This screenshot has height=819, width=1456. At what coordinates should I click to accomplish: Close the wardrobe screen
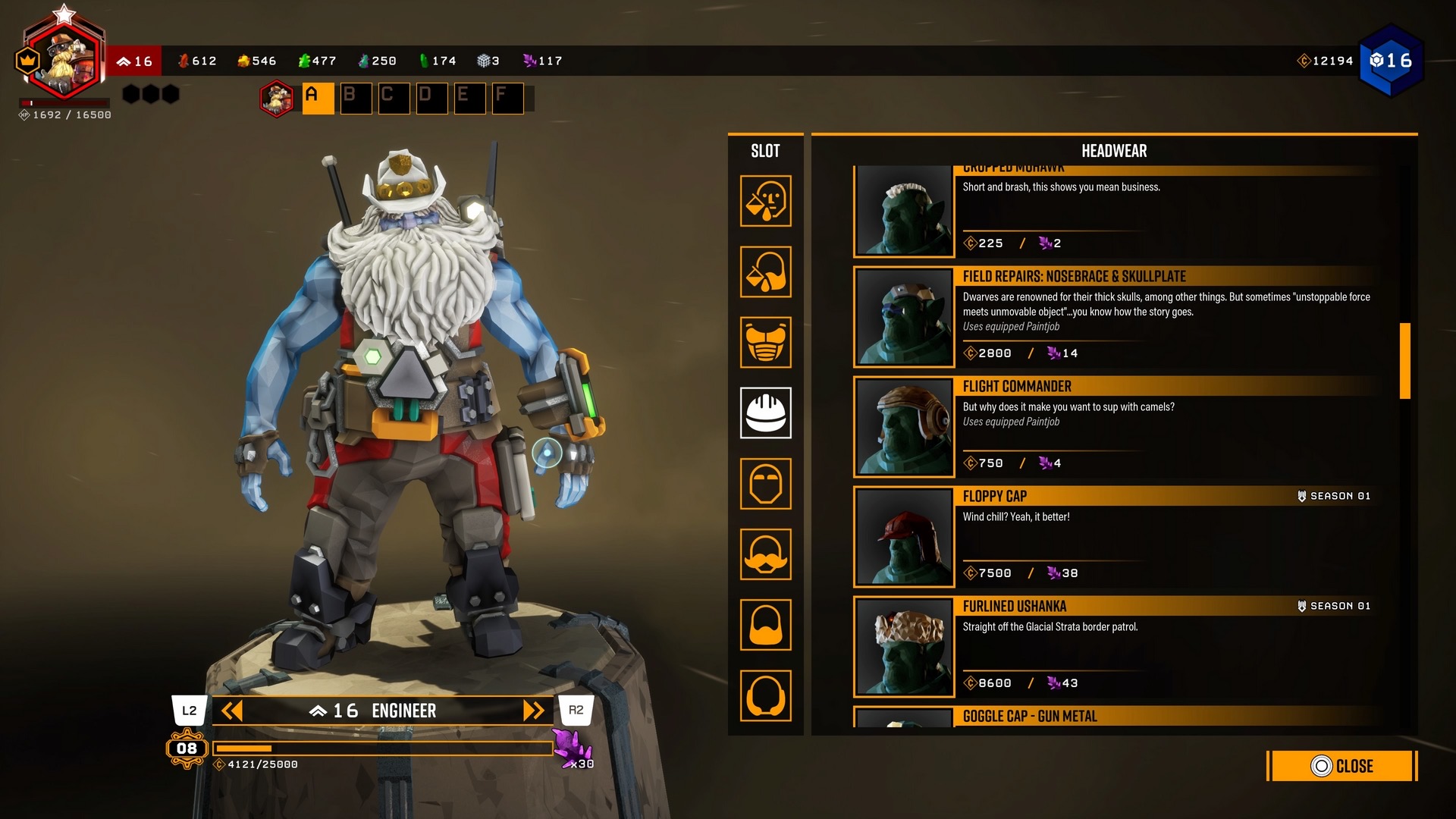1341,766
